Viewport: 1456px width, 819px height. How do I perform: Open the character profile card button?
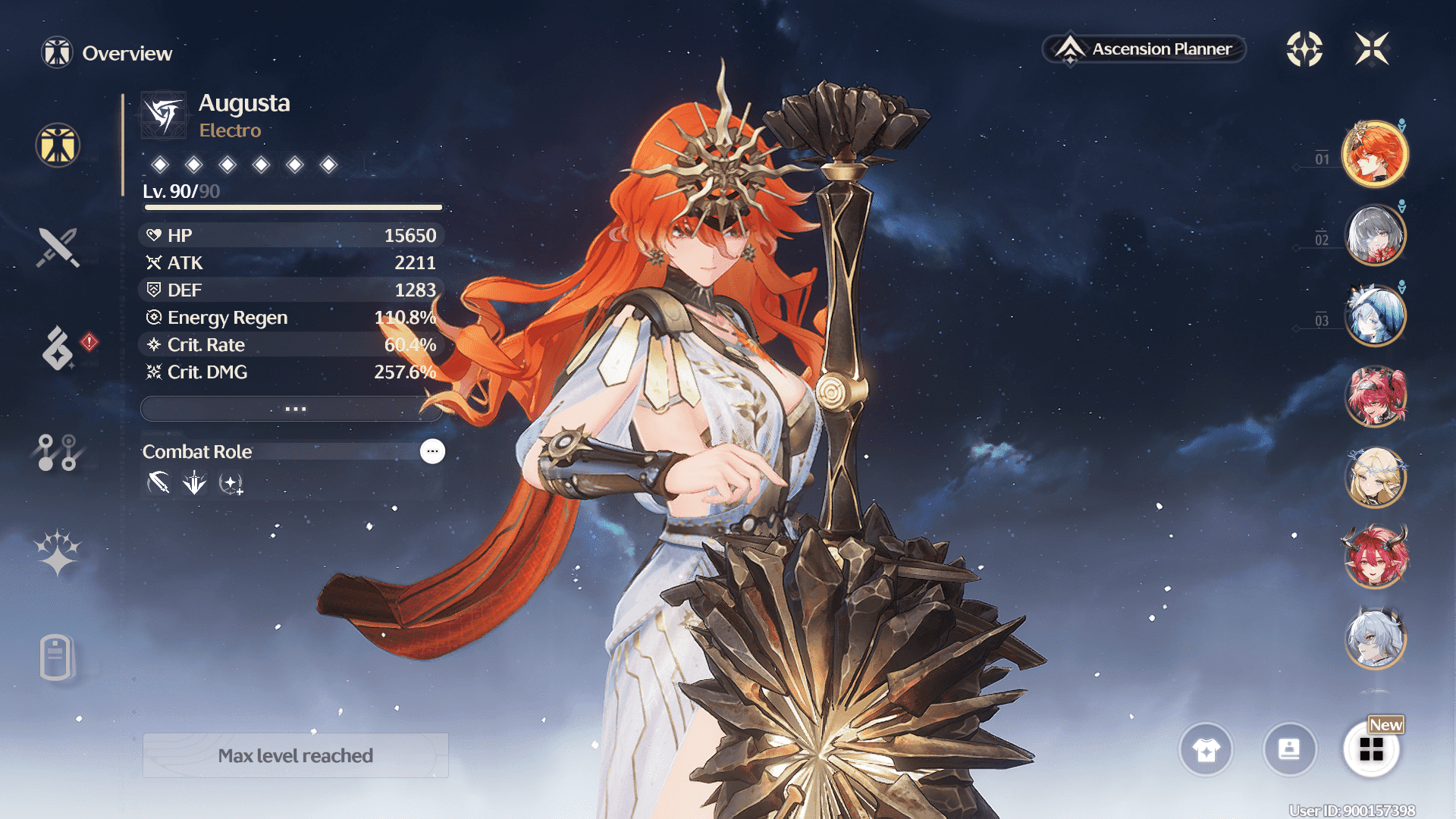[1289, 750]
